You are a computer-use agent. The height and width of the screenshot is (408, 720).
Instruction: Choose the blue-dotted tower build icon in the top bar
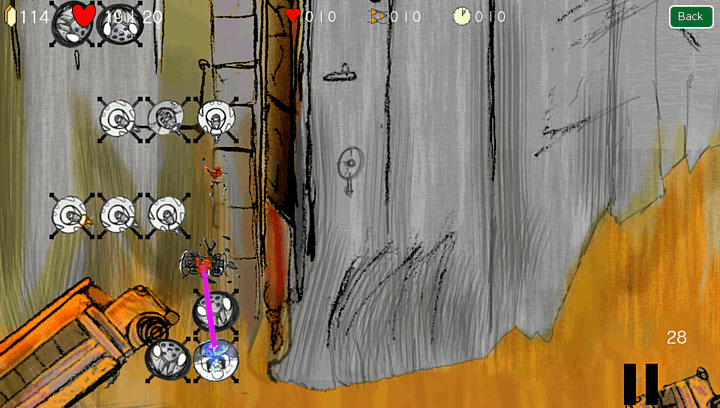point(121,22)
